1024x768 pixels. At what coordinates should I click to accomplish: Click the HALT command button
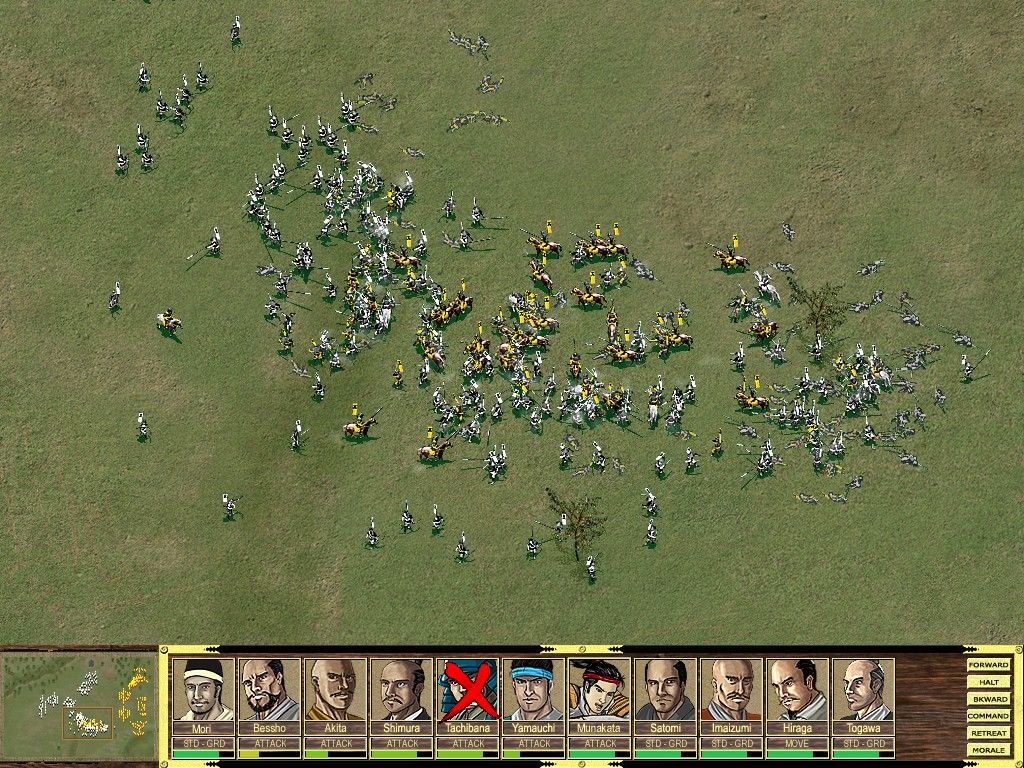pos(988,682)
